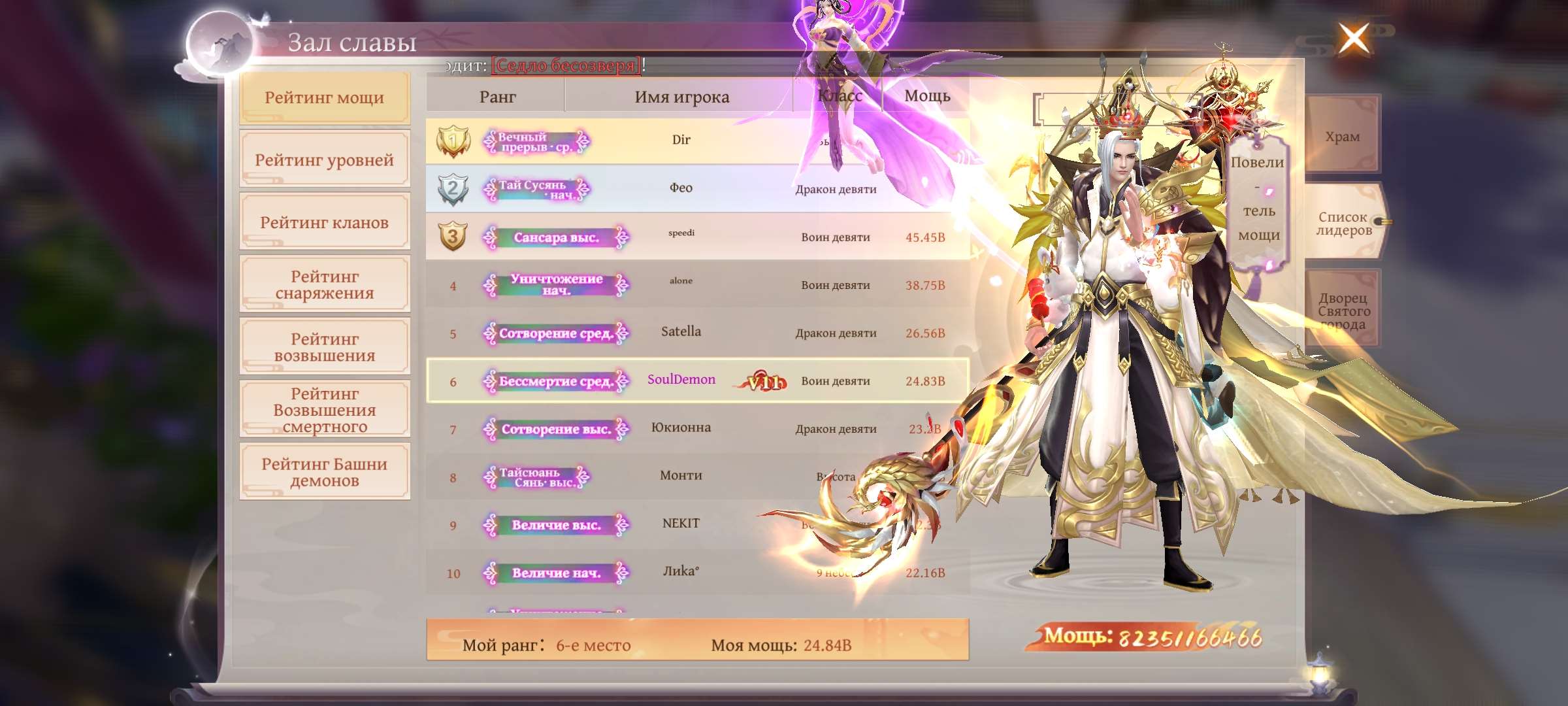
Task: Open Рейтинг Возвышения смертного tab
Action: [324, 410]
